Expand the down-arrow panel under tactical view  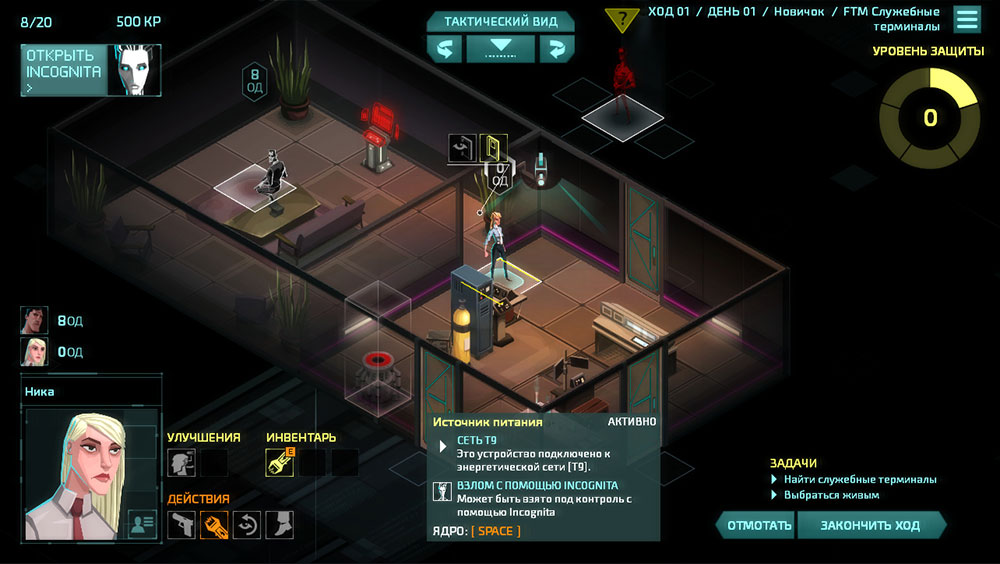[x=500, y=49]
